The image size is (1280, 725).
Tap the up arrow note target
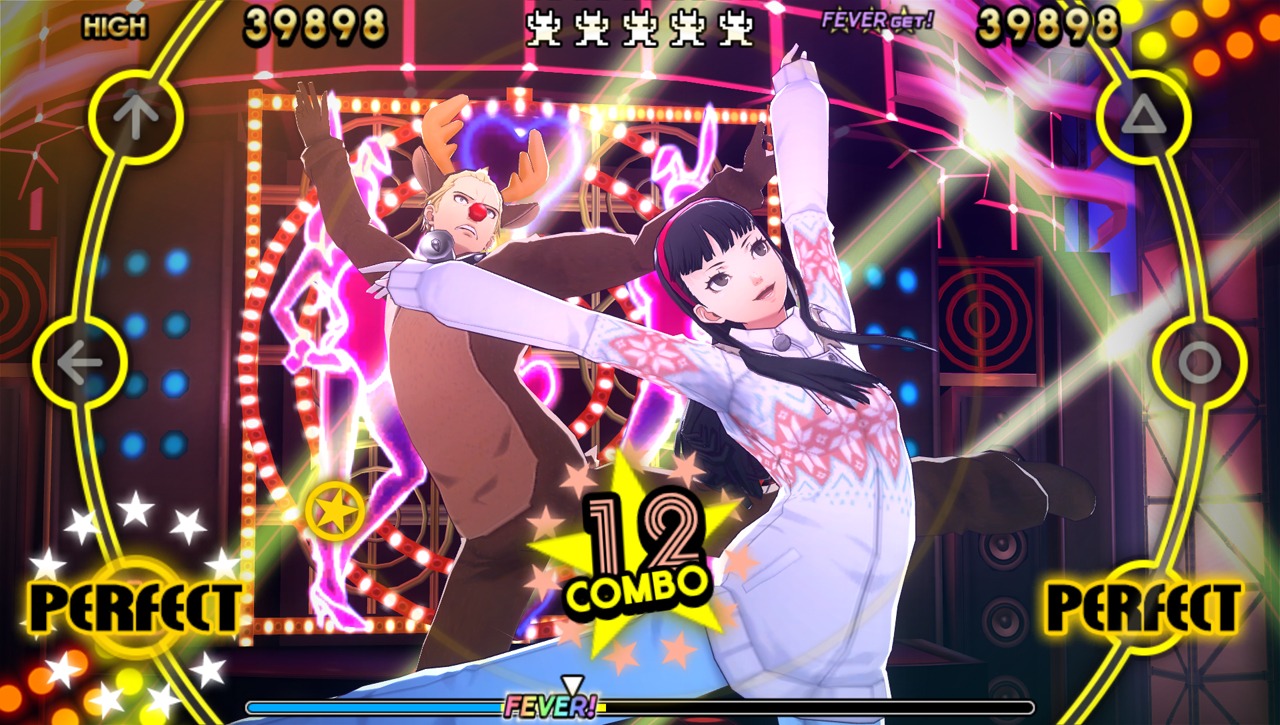(136, 118)
